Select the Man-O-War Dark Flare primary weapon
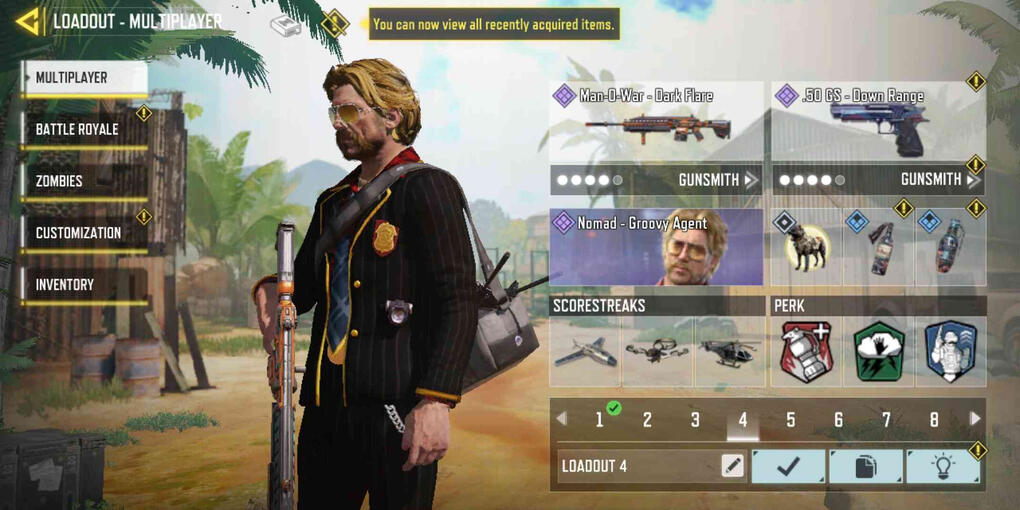The height and width of the screenshot is (510, 1020). pyautogui.click(x=656, y=123)
